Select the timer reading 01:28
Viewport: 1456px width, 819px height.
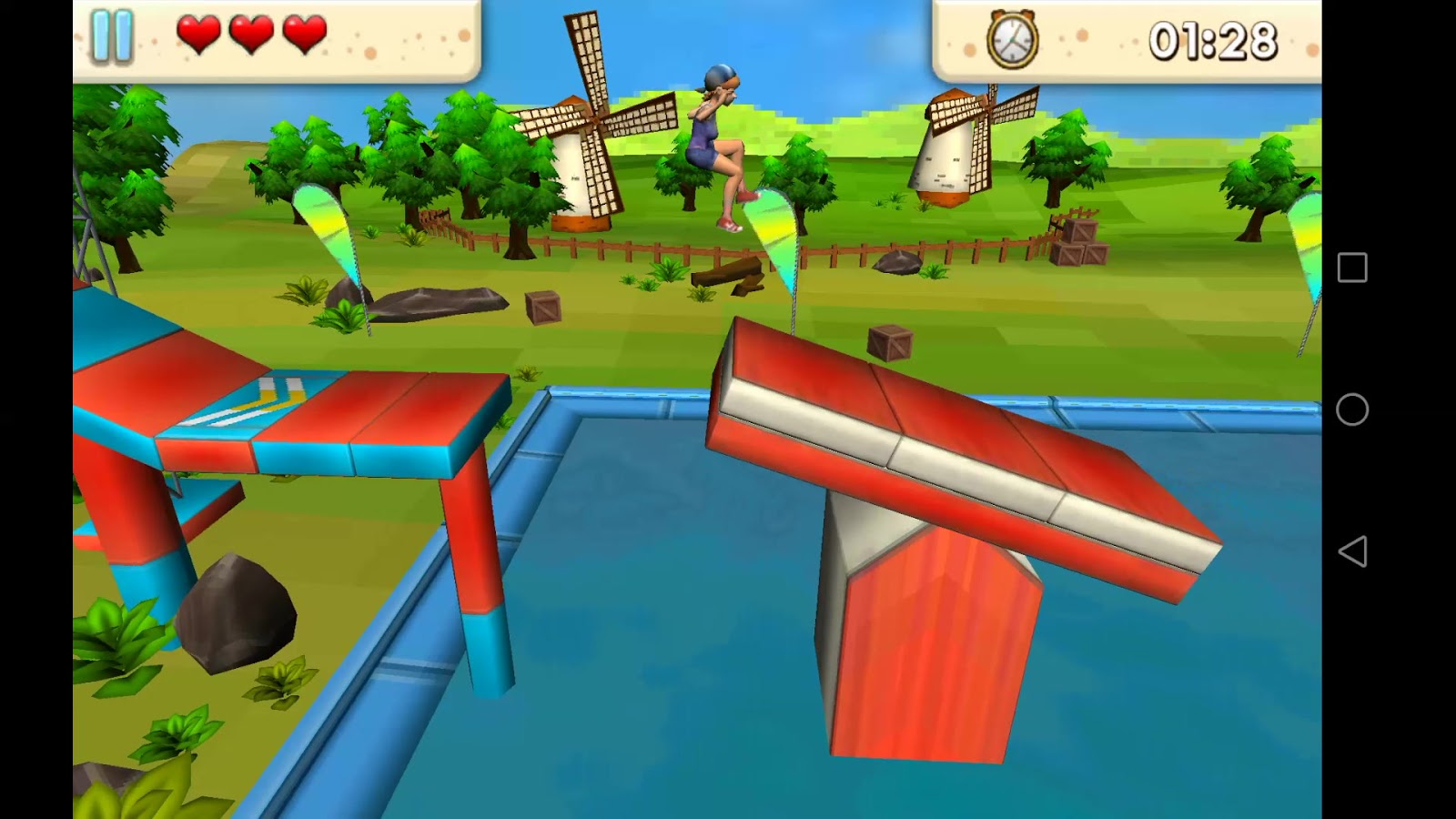coord(1214,38)
